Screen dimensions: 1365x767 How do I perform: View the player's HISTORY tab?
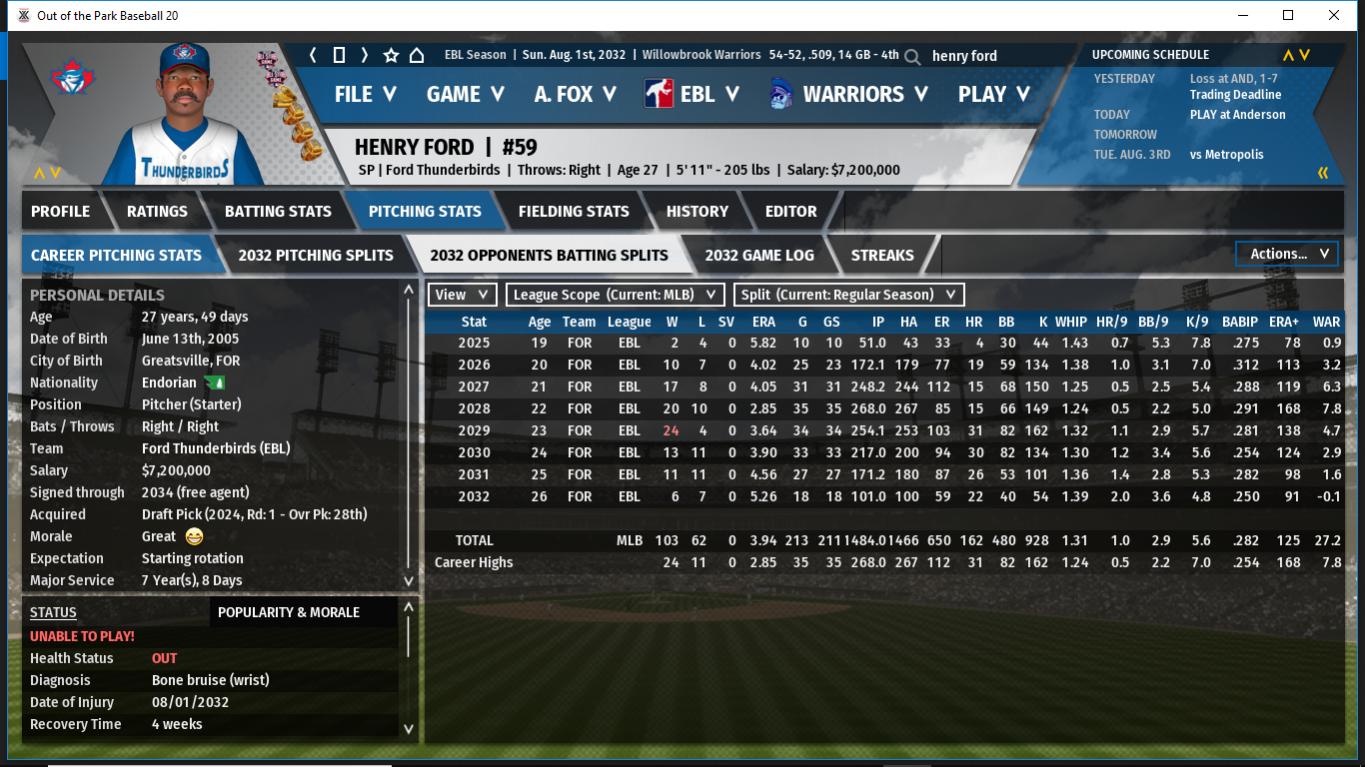697,211
